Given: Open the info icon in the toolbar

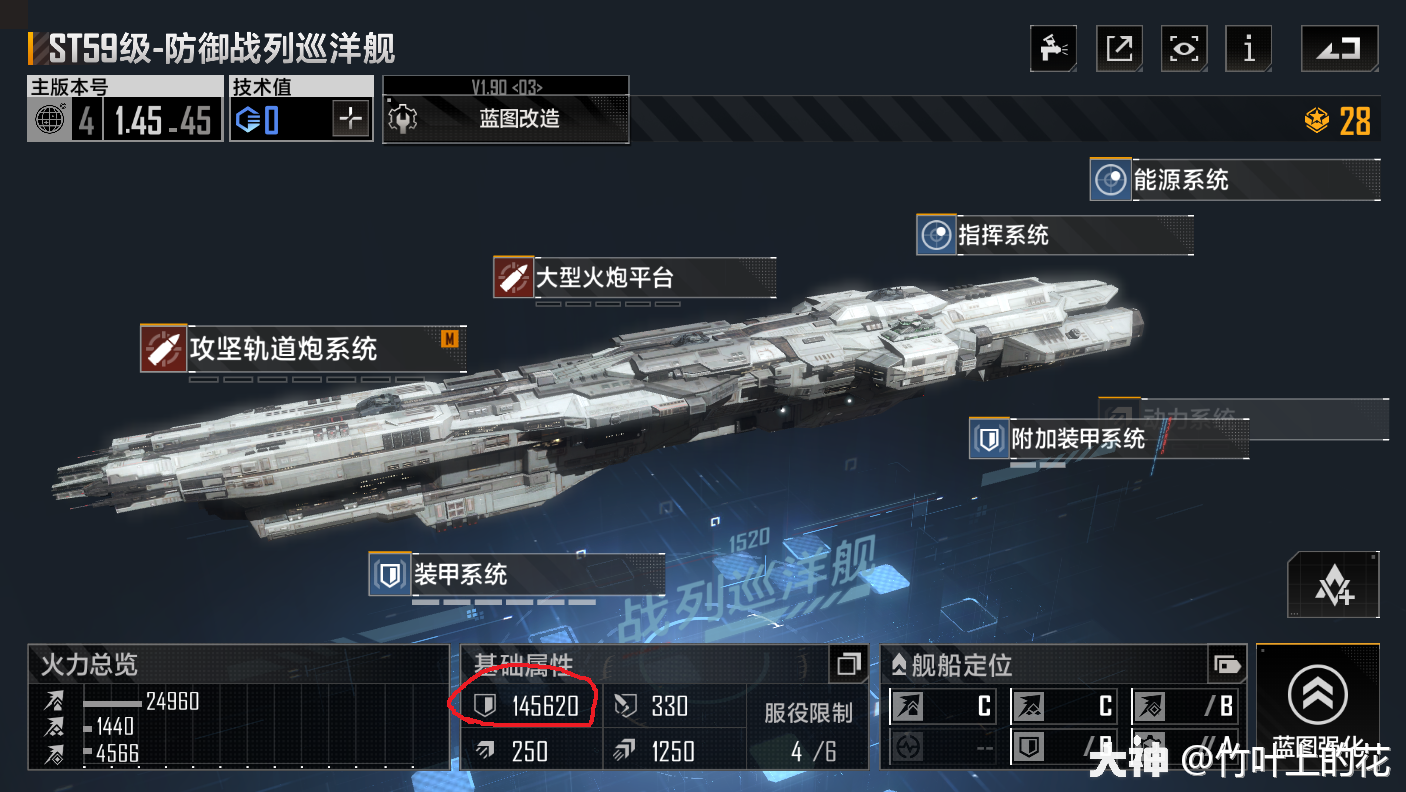Looking at the screenshot, I should click(1249, 48).
